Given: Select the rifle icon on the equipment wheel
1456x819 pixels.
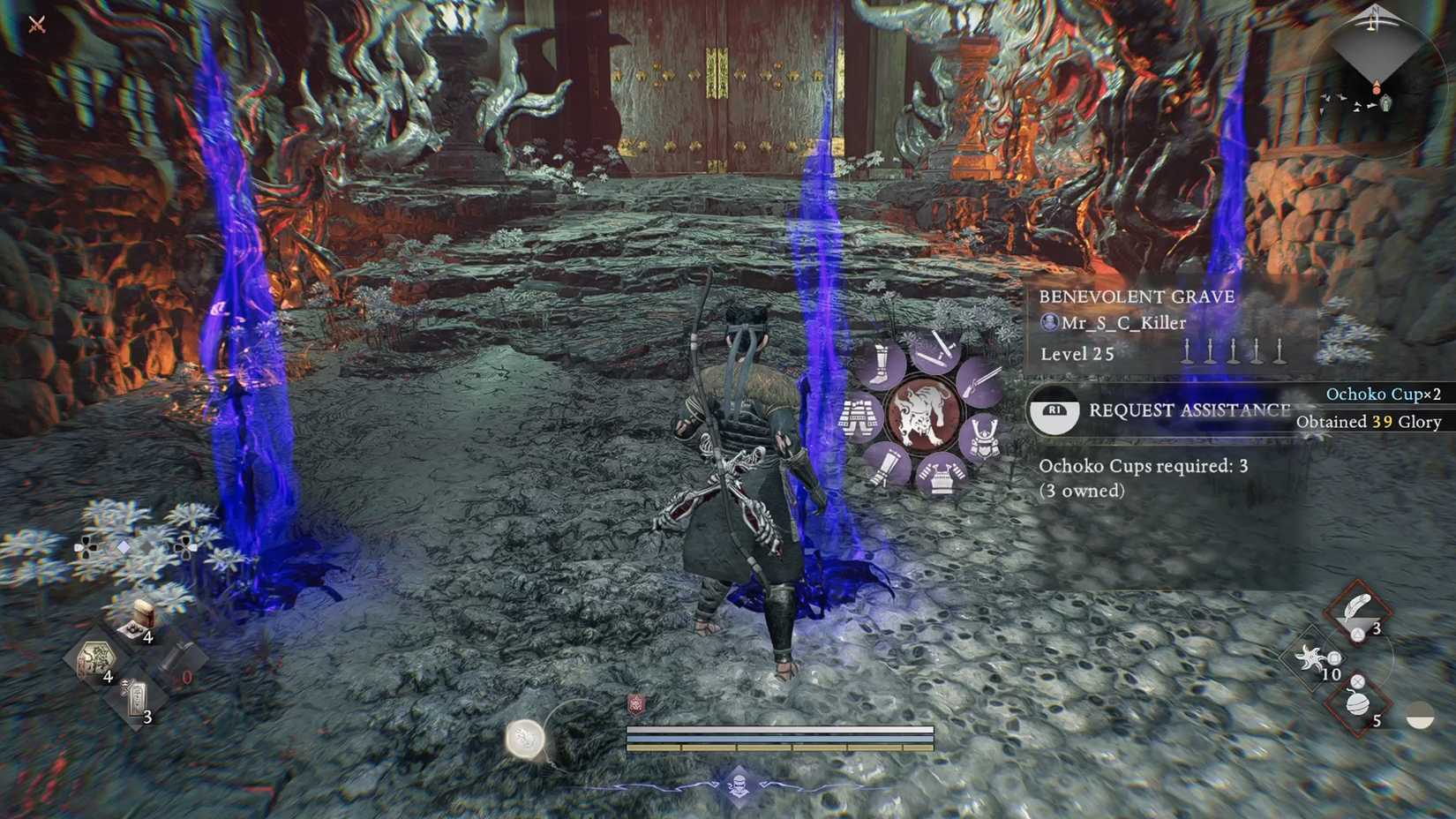Looking at the screenshot, I should (x=980, y=385).
